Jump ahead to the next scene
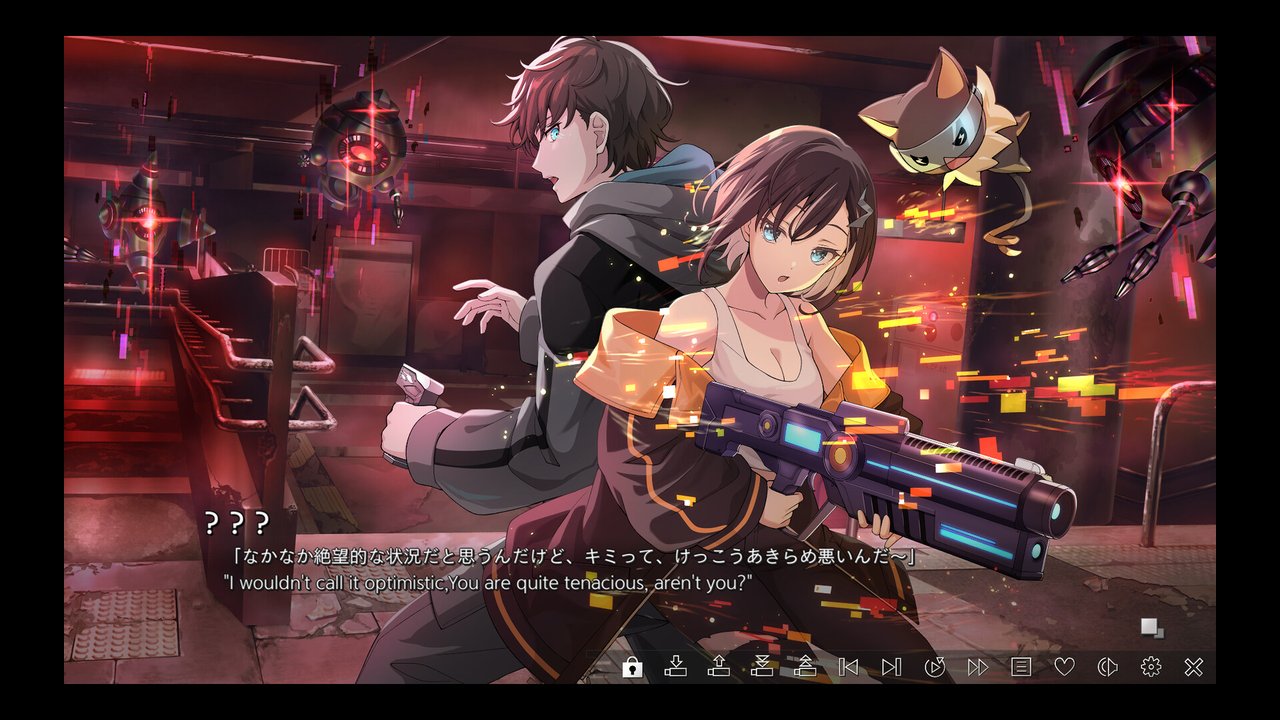Screen dimensions: 1280x720 coord(891,667)
